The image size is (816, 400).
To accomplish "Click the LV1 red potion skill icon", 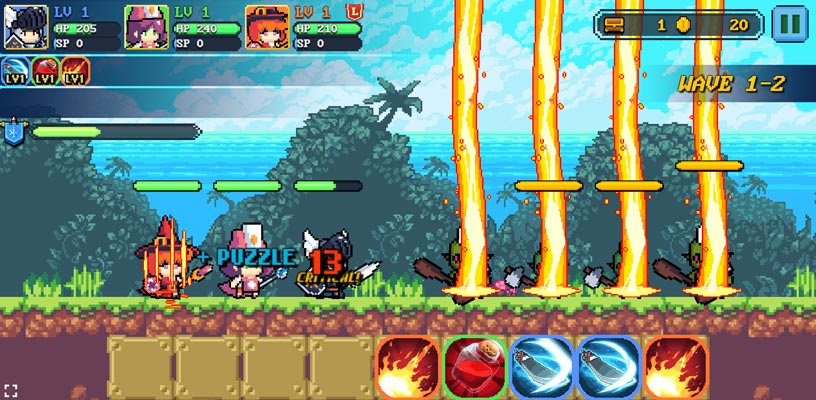I will [46, 71].
